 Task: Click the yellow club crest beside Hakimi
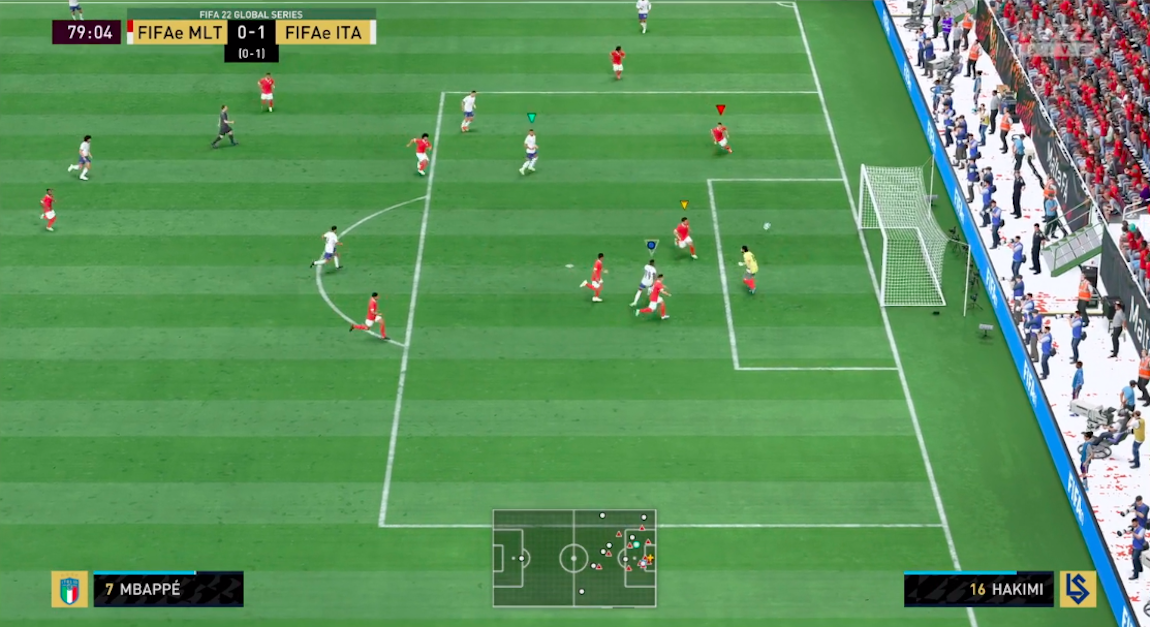[x=1078, y=589]
